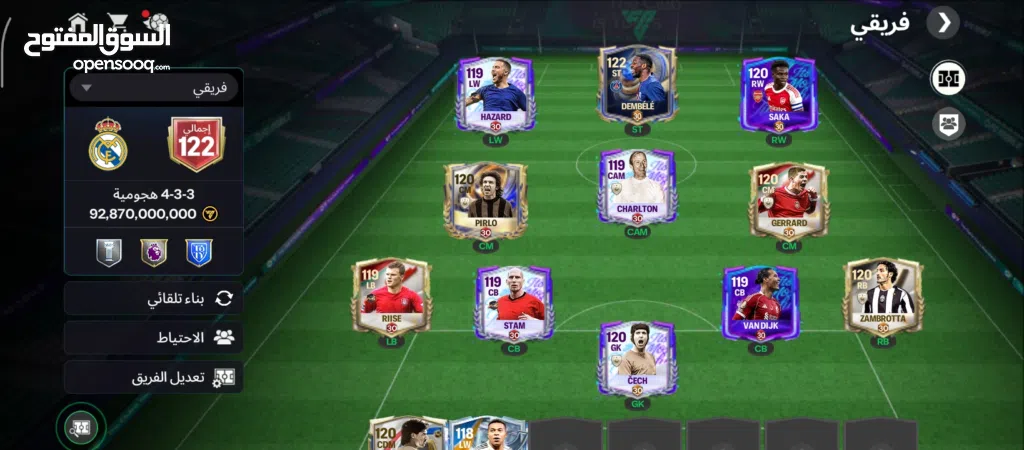The height and width of the screenshot is (450, 1024).
Task: Pick the Saka RW player card
Action: (778, 94)
